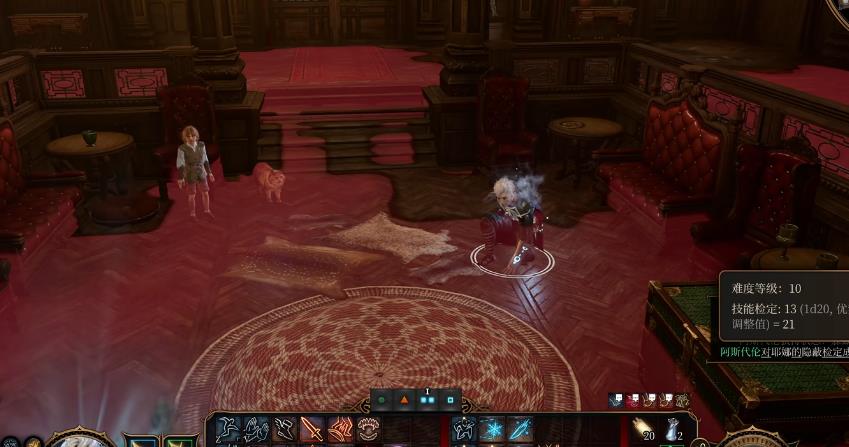Select the orange triangle bonus action resource

click(x=405, y=400)
